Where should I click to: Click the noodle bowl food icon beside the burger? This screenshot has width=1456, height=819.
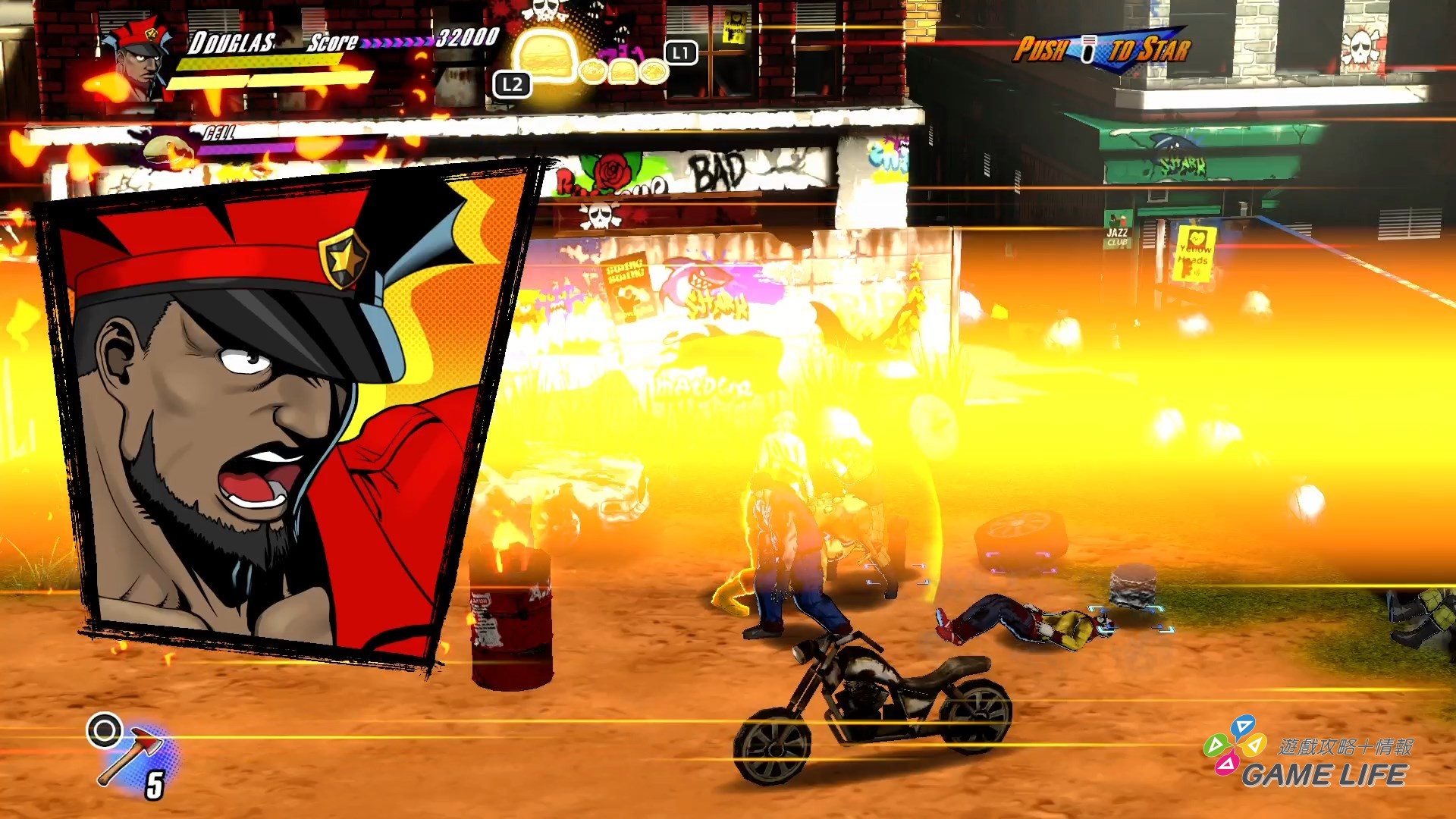click(x=594, y=72)
